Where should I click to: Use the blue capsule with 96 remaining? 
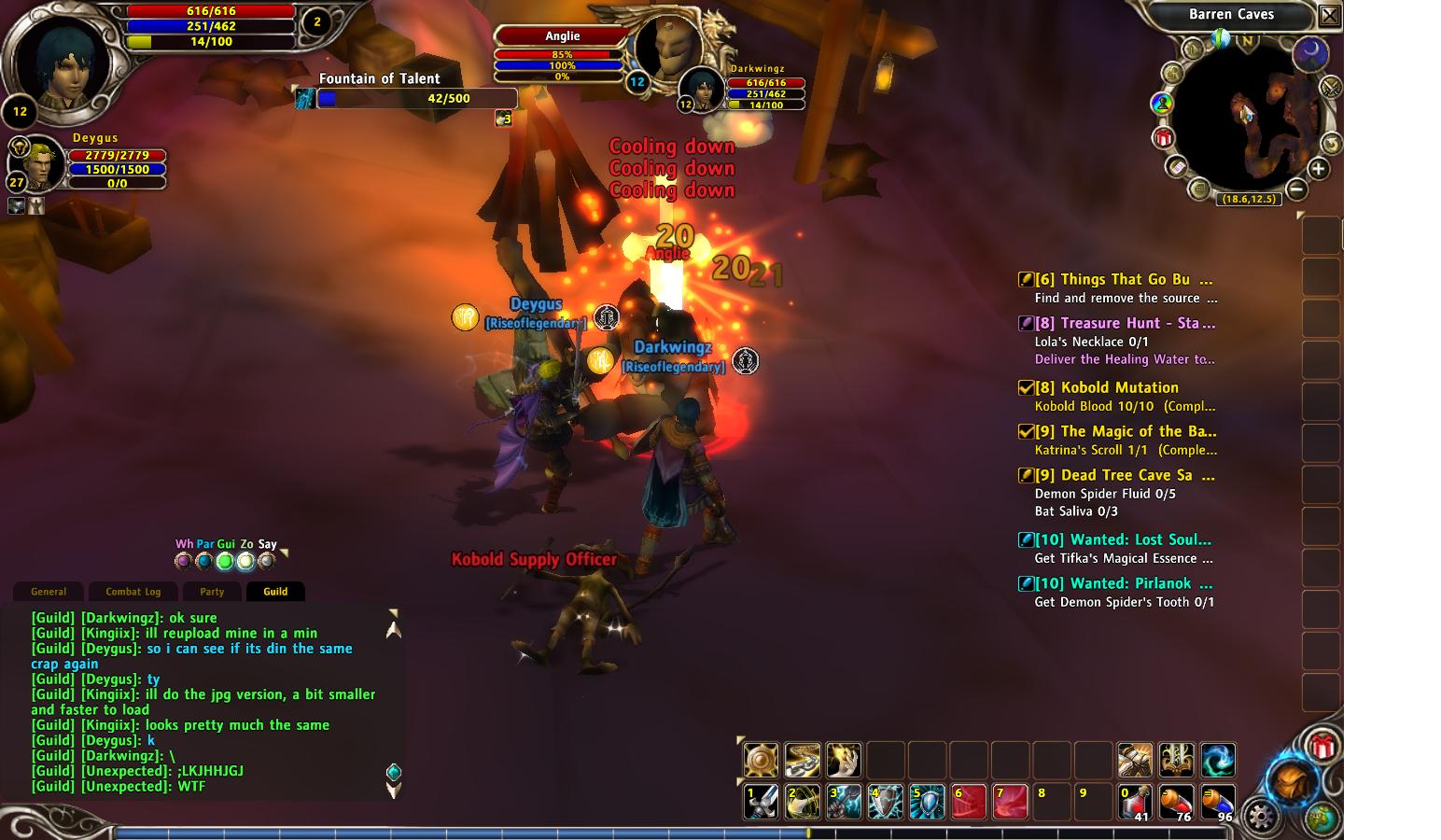(x=1217, y=802)
